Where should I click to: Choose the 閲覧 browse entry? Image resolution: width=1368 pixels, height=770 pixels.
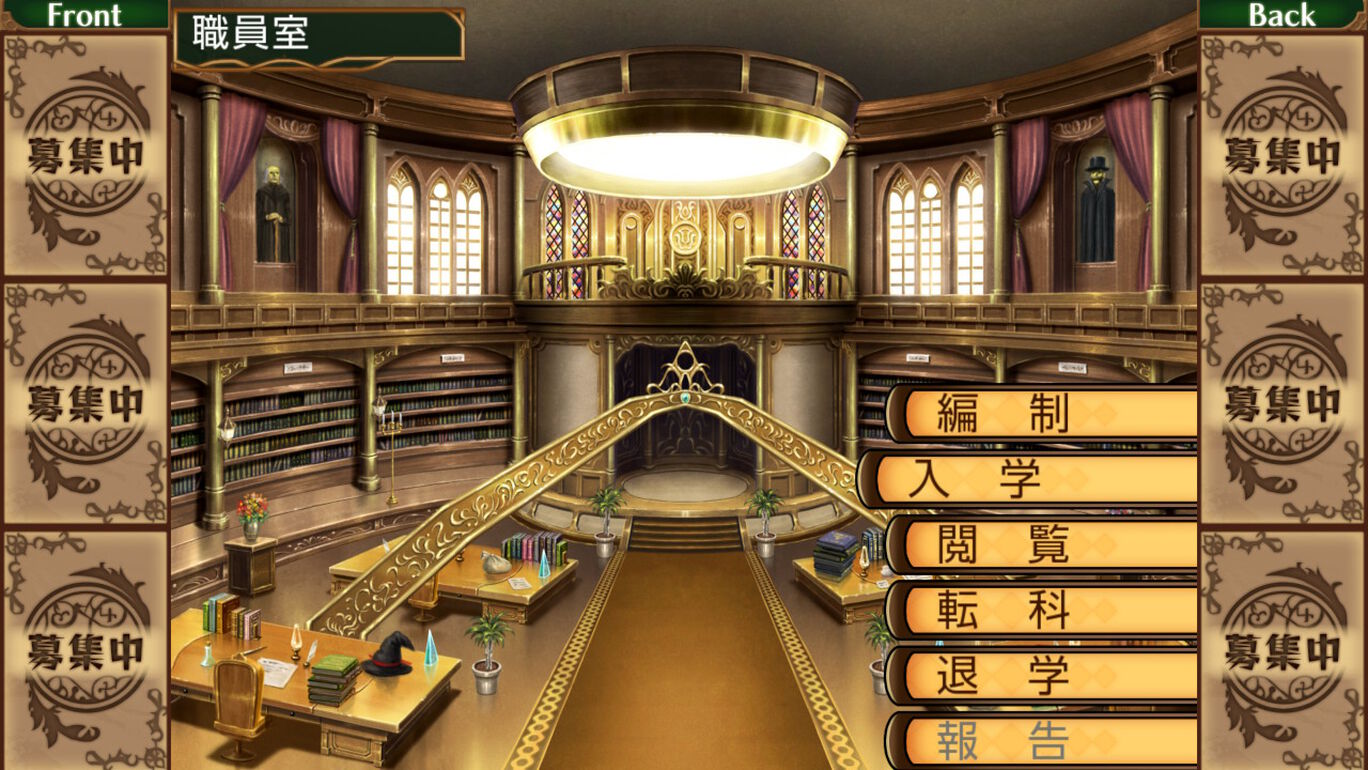(1045, 545)
